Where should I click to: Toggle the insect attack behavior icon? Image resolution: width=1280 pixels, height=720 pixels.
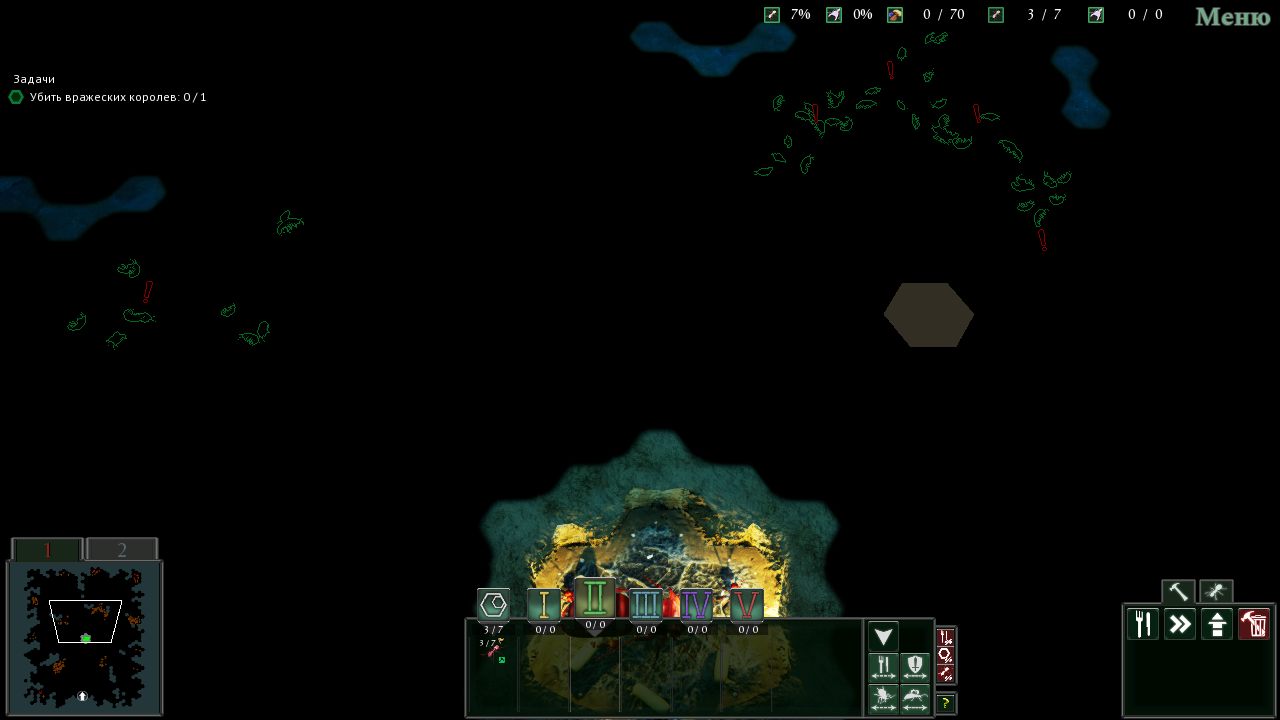pyautogui.click(x=882, y=697)
